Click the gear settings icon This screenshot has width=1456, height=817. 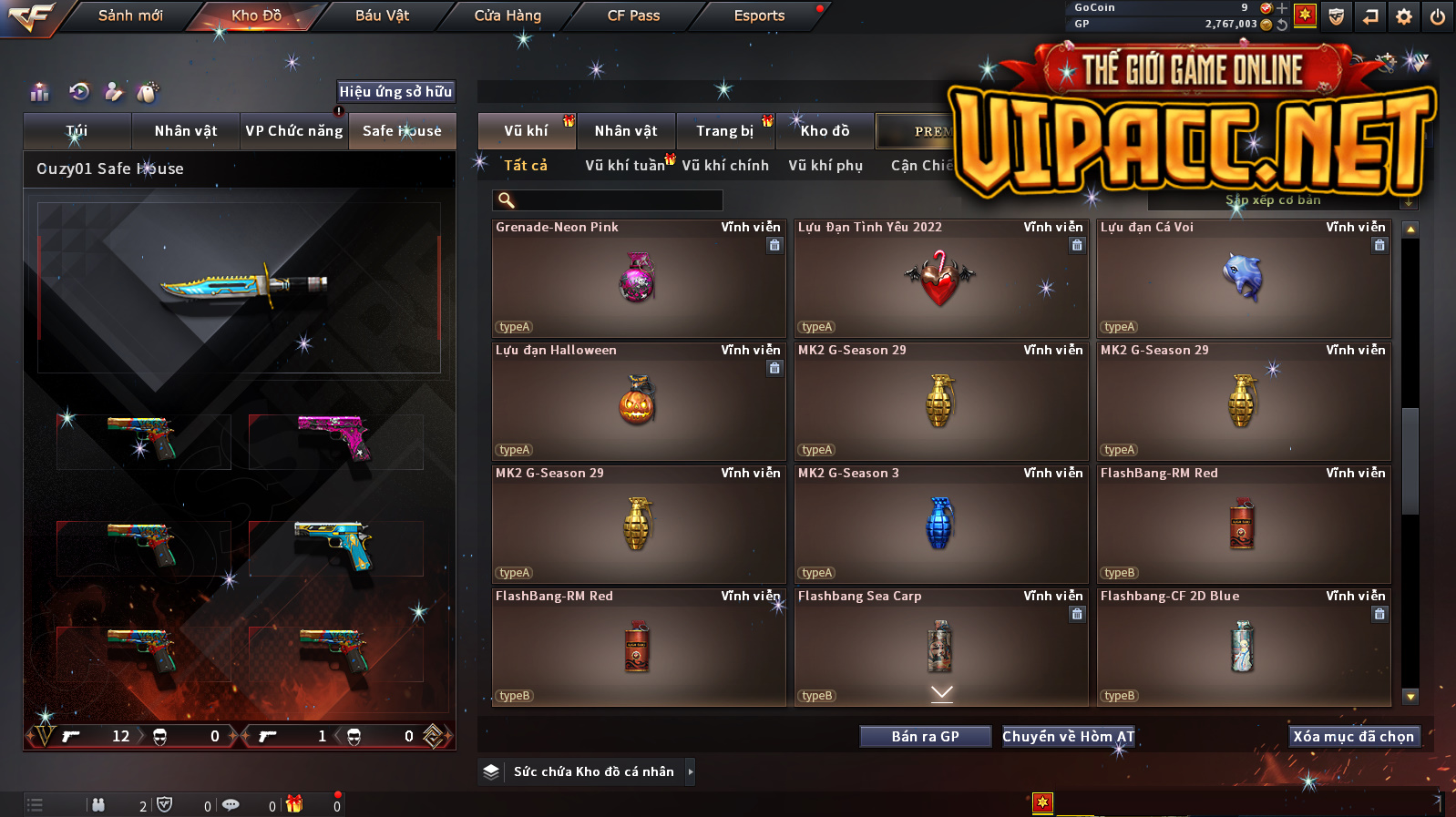1404,16
